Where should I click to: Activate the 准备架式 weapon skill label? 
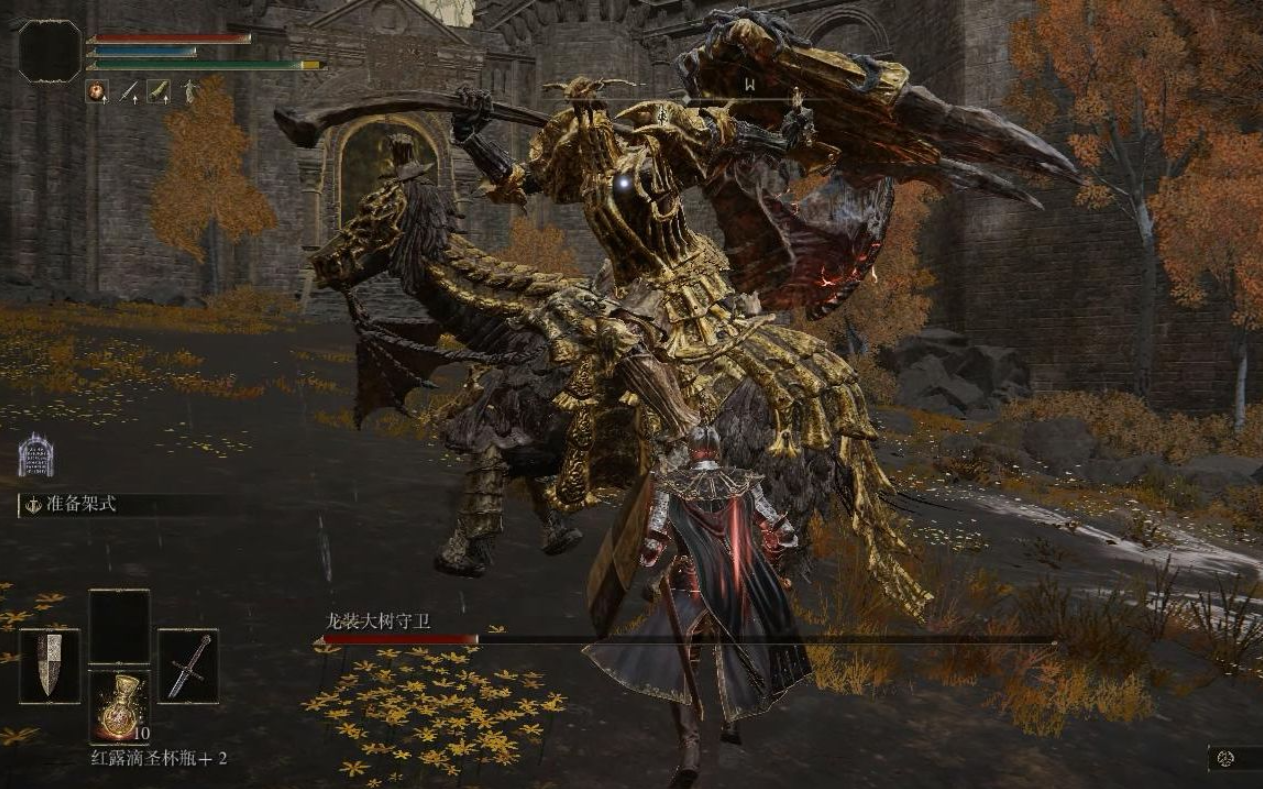[81, 504]
